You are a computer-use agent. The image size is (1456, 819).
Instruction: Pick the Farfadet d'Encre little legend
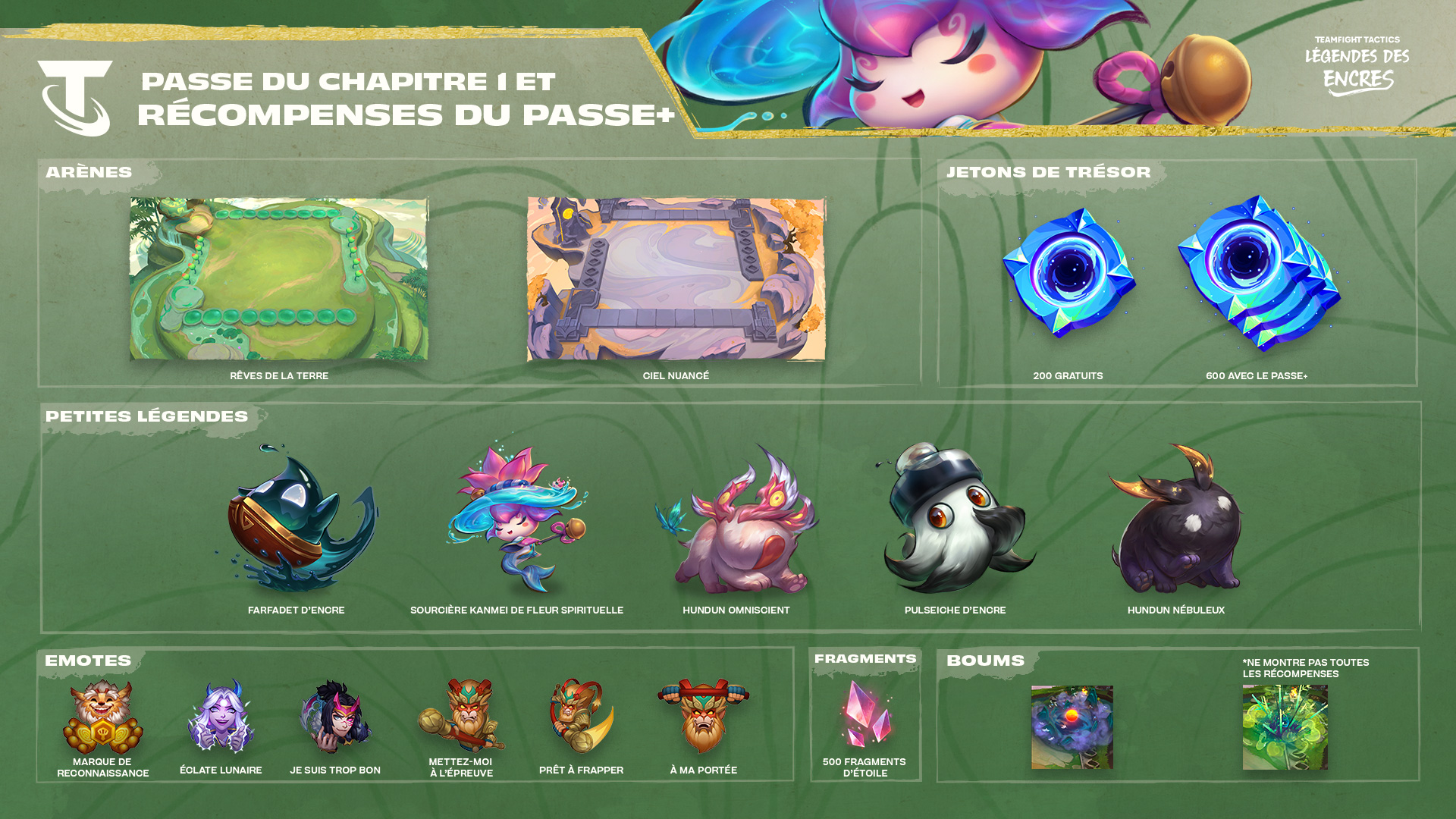tap(297, 519)
